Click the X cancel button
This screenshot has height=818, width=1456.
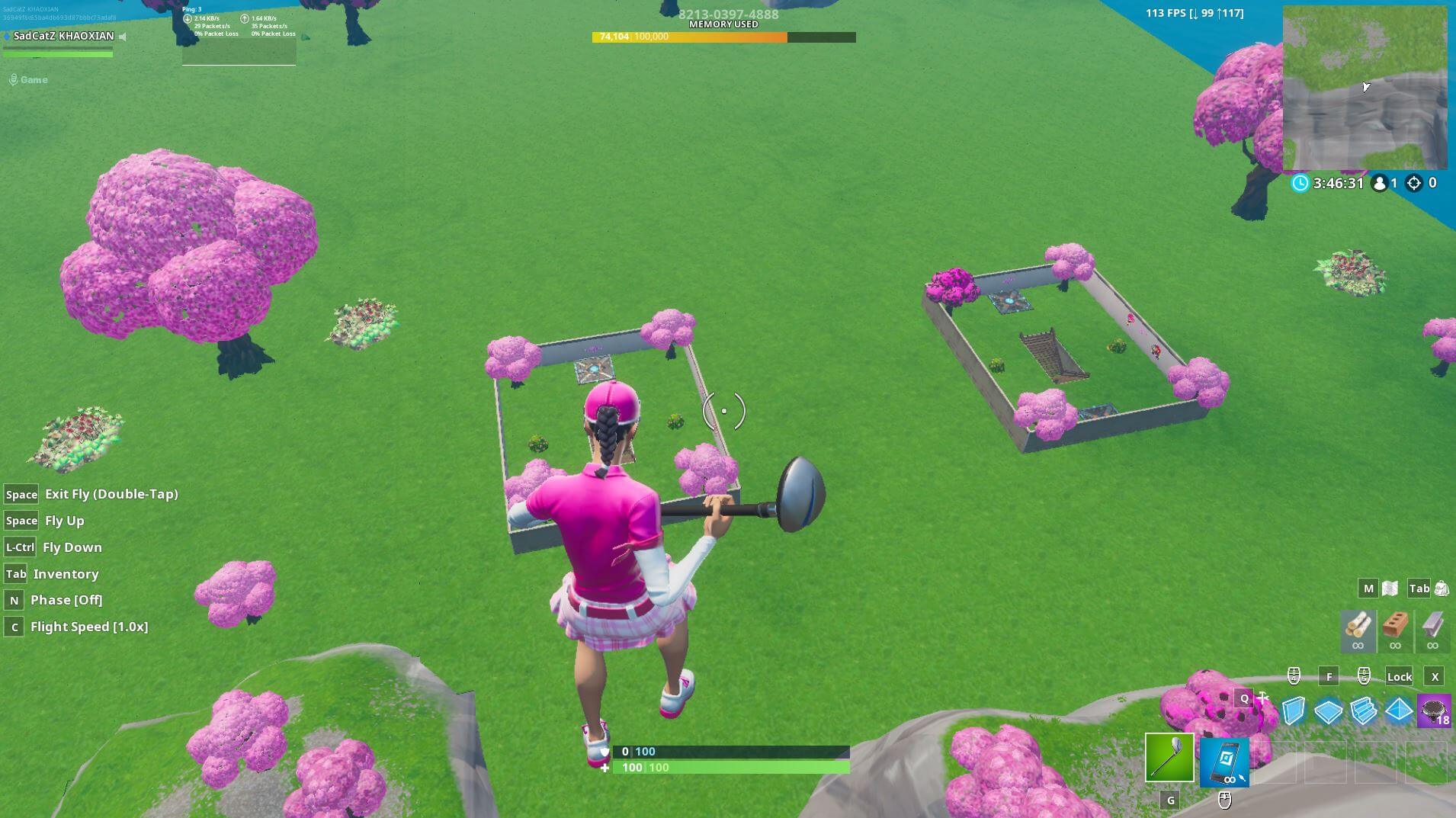coord(1435,676)
